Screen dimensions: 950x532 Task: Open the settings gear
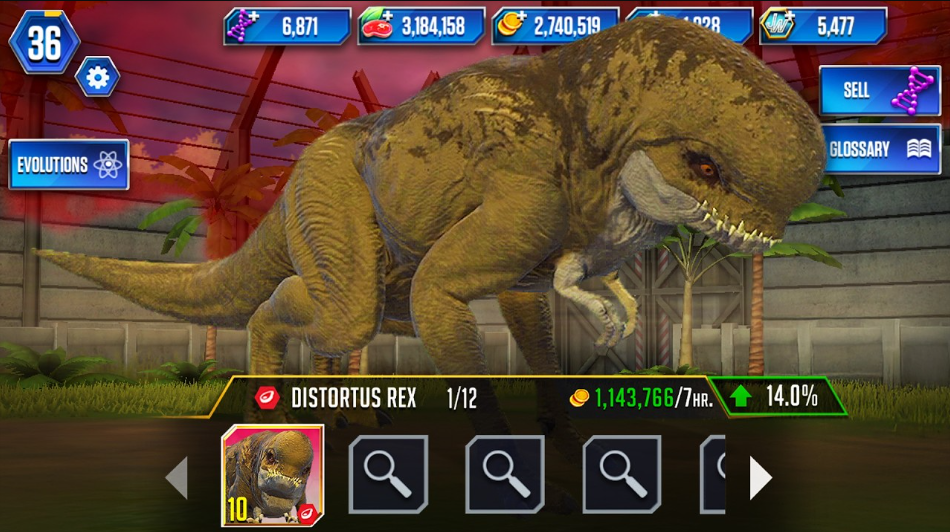pos(97,78)
